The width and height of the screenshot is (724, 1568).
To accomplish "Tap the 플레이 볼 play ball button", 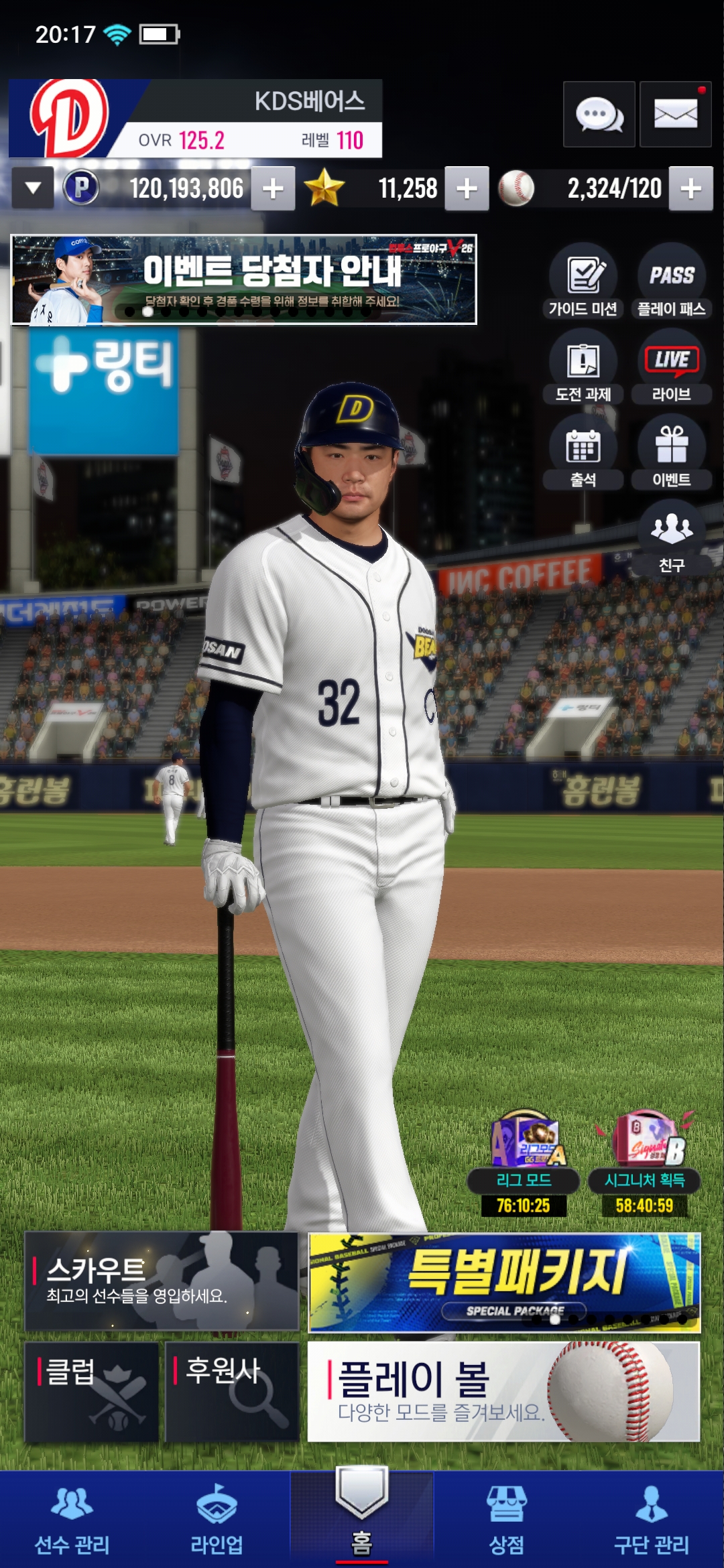I will pyautogui.click(x=503, y=1391).
